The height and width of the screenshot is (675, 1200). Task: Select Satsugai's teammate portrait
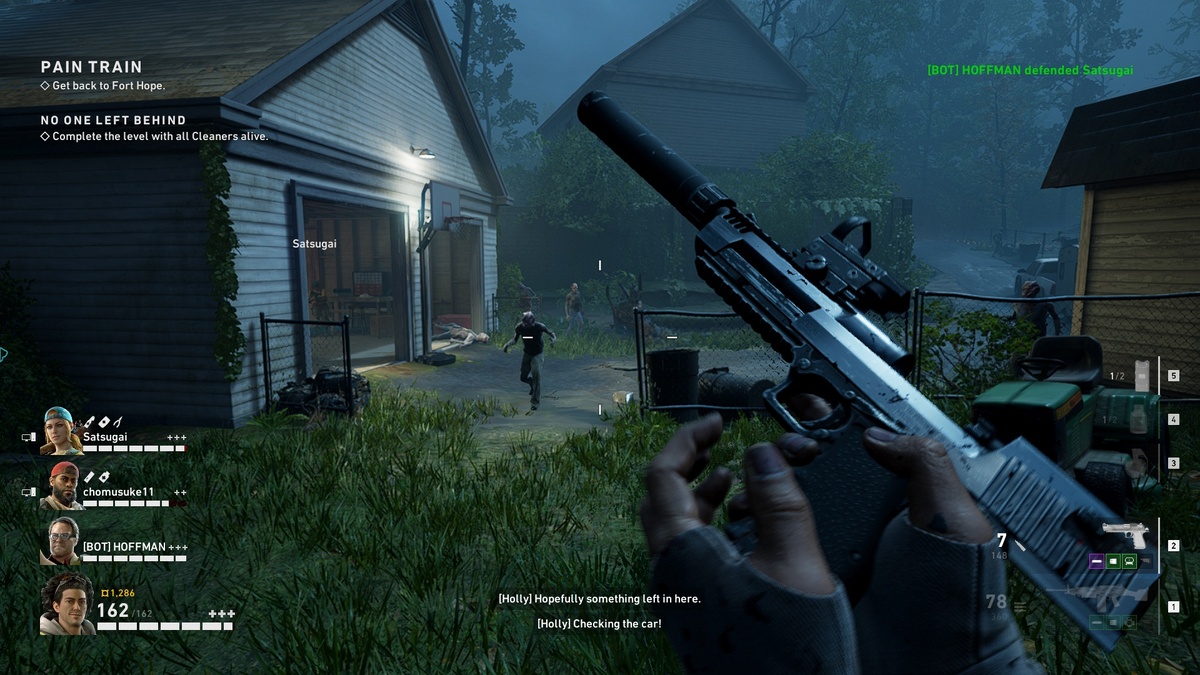tap(62, 431)
